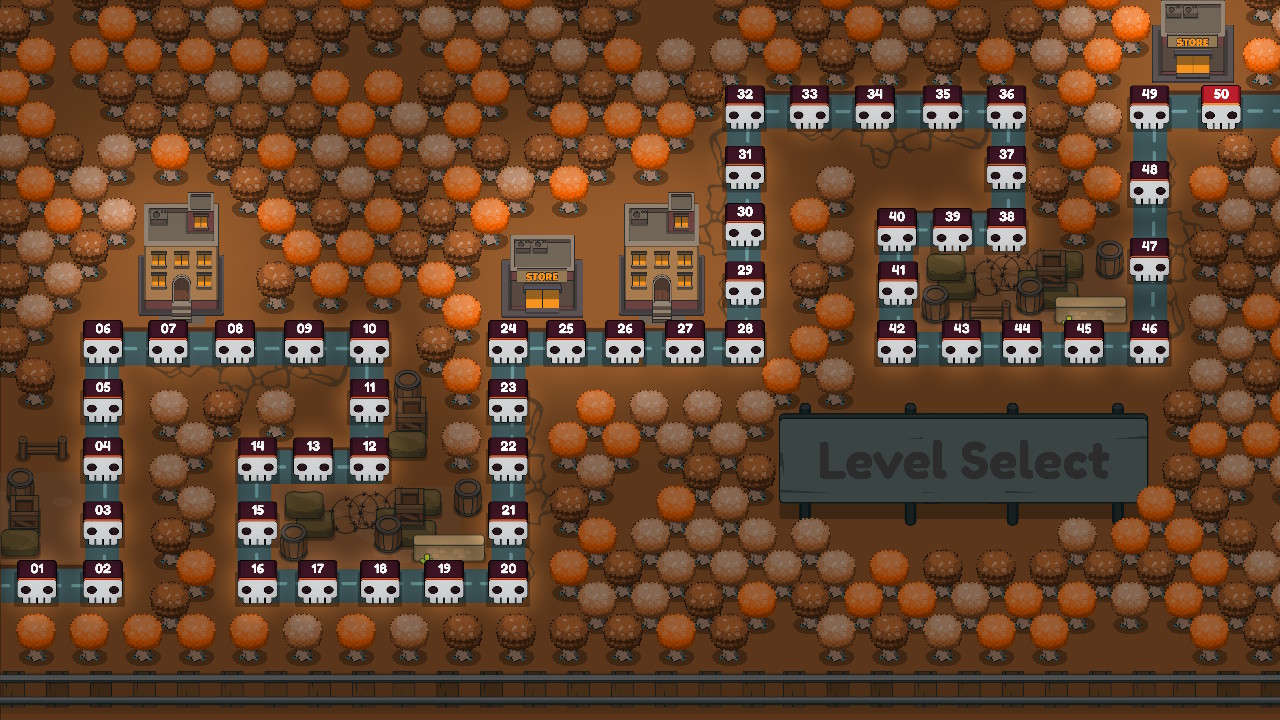This screenshot has width=1280, height=720.
Task: Select level 45 skull
Action: pos(1084,342)
